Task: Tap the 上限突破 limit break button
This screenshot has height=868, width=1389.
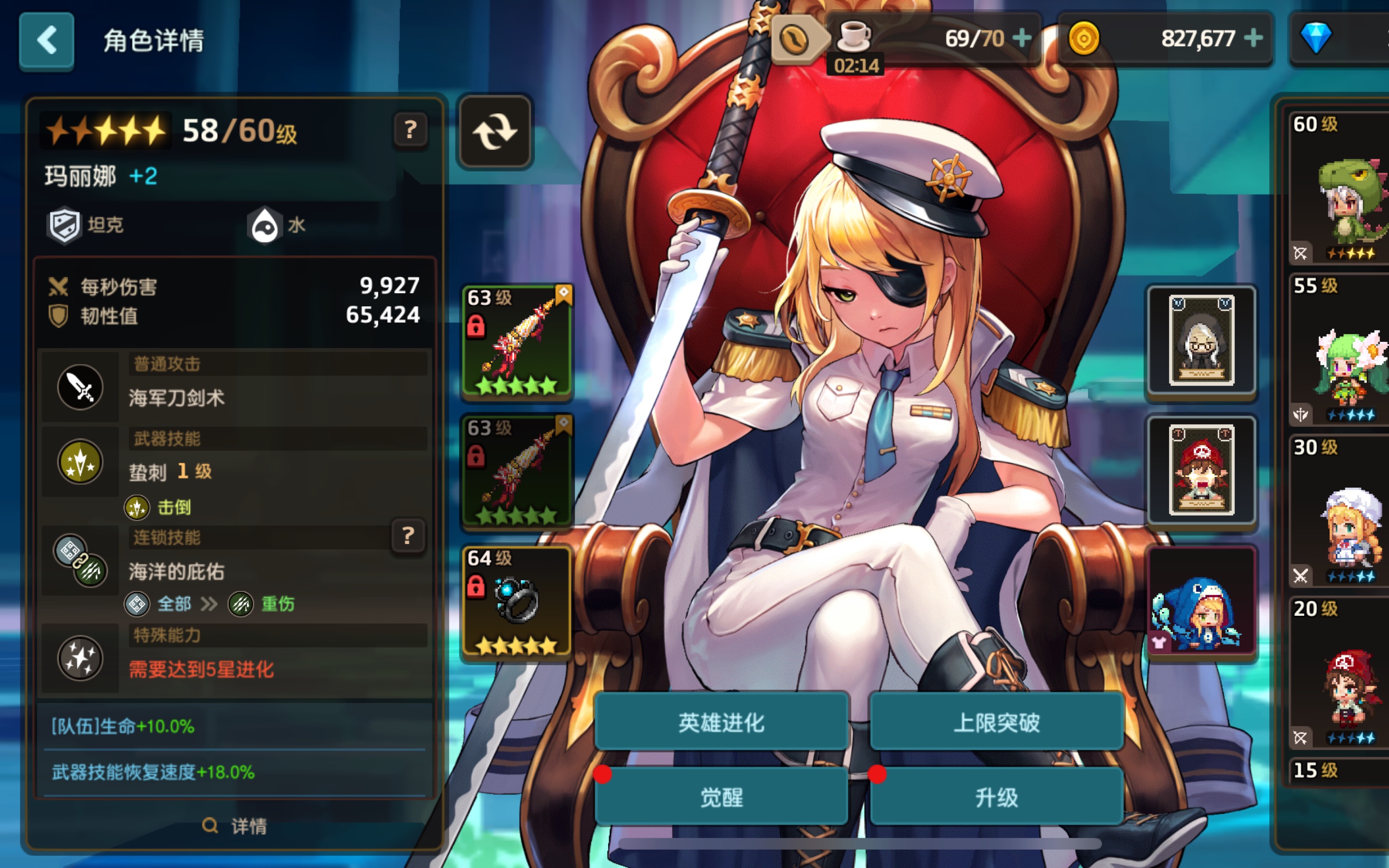Action: 996,722
